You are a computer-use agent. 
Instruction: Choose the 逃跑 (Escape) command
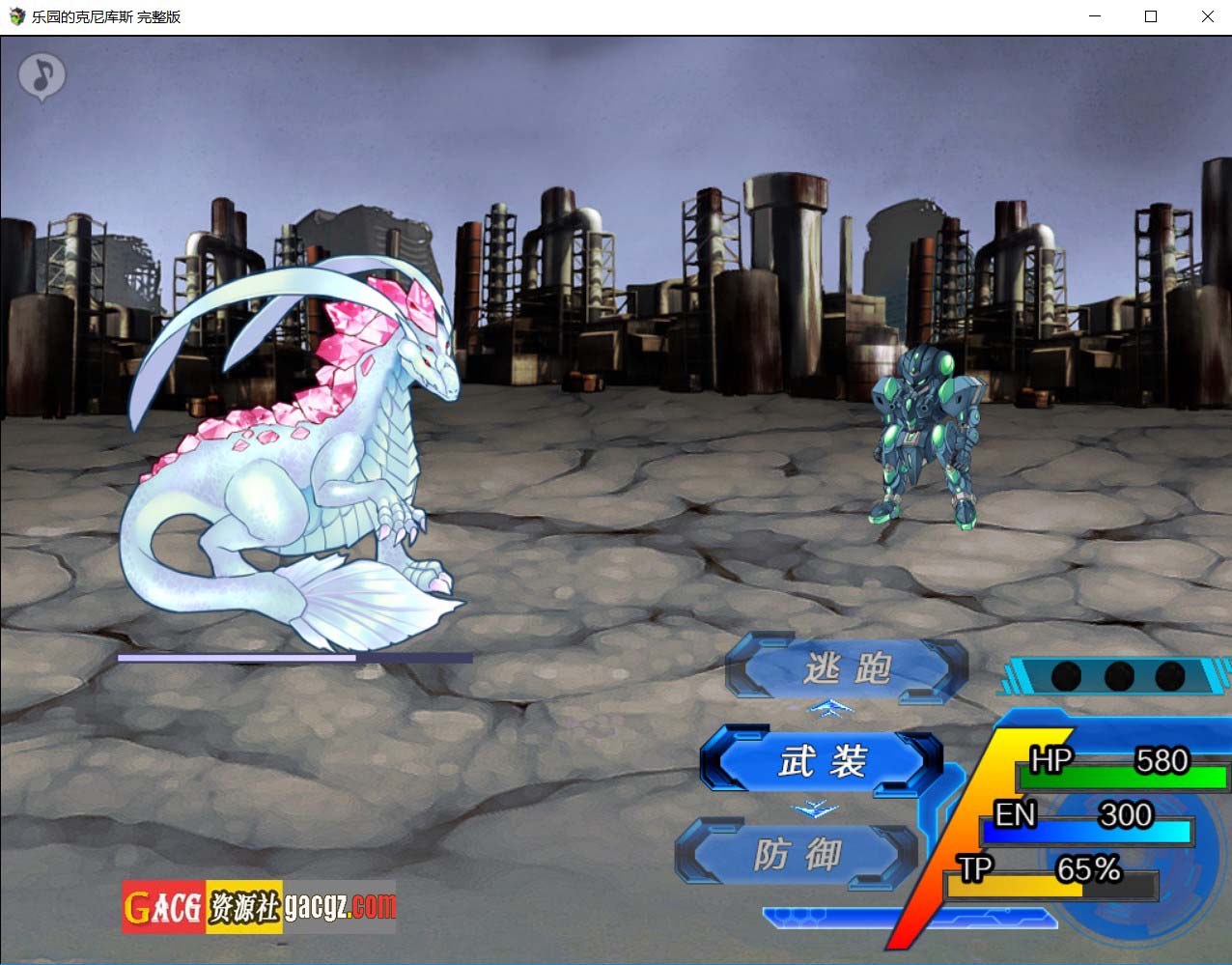click(846, 667)
